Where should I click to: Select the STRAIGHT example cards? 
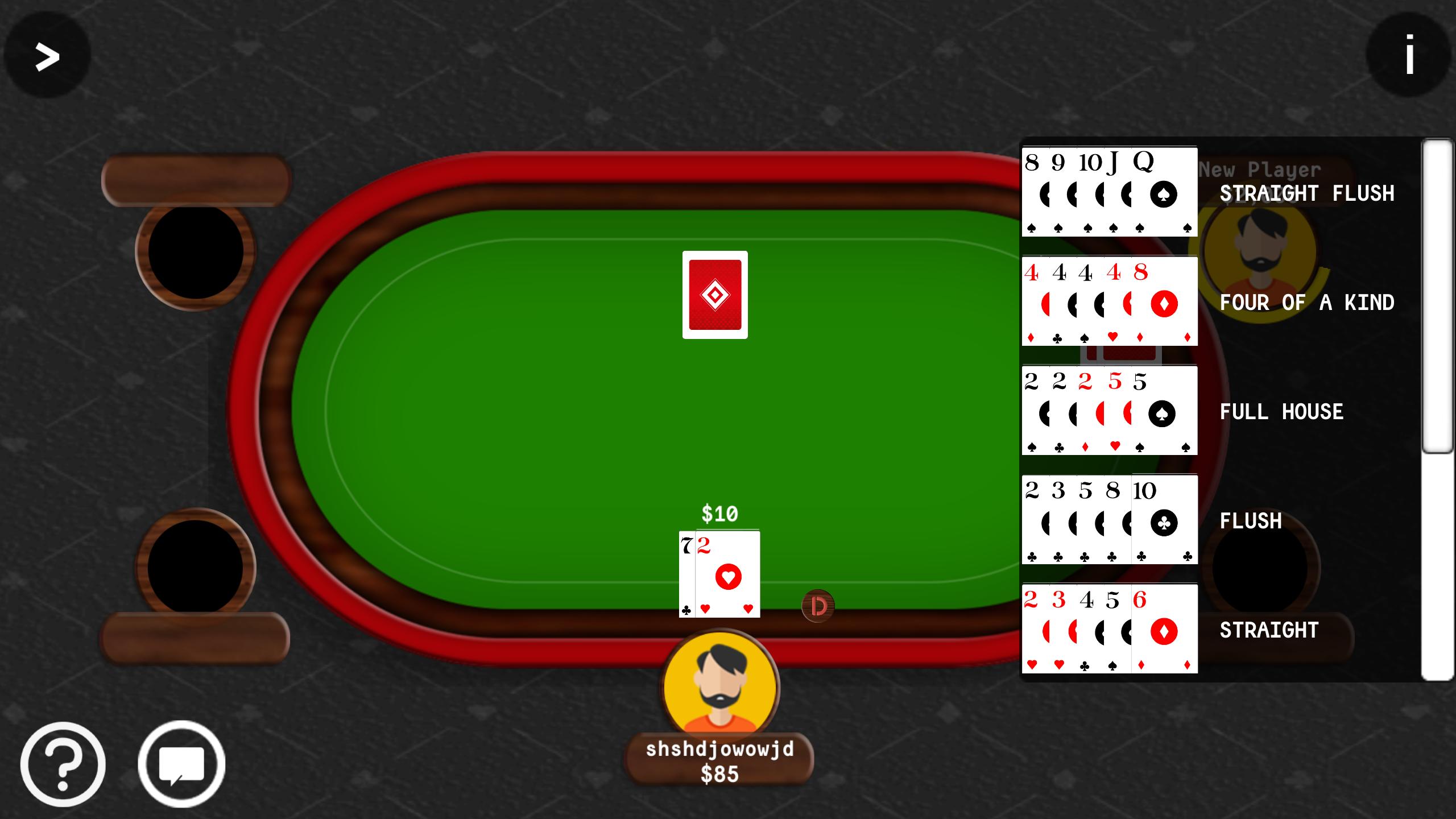[1109, 628]
